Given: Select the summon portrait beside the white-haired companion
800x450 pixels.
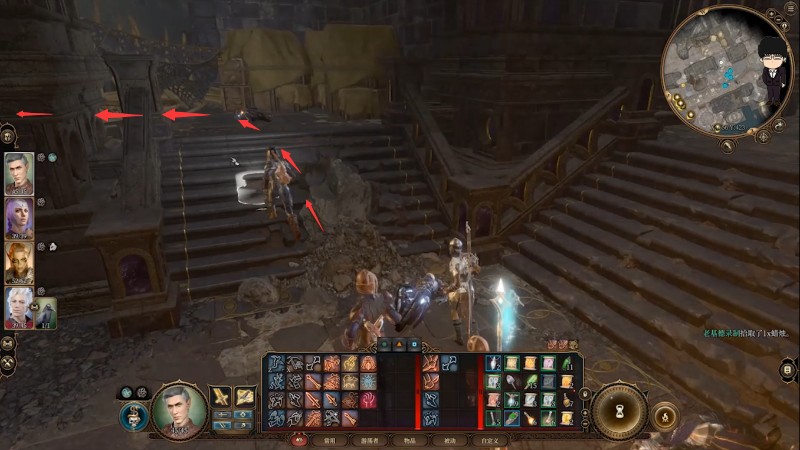Looking at the screenshot, I should pos(46,314).
